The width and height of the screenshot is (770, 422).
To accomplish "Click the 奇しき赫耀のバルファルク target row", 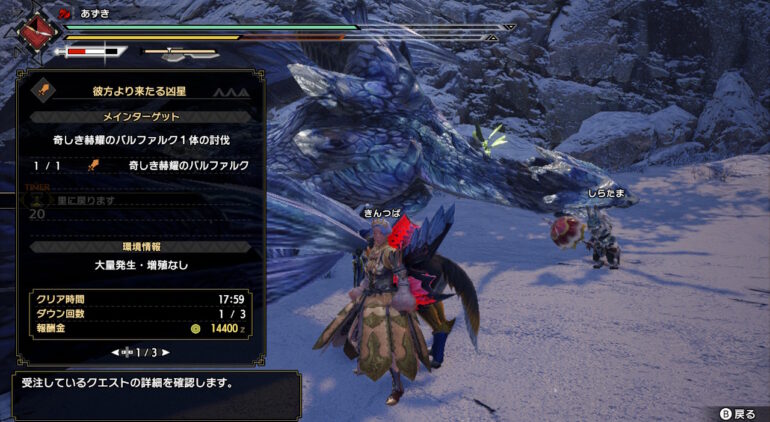I will click(x=141, y=165).
